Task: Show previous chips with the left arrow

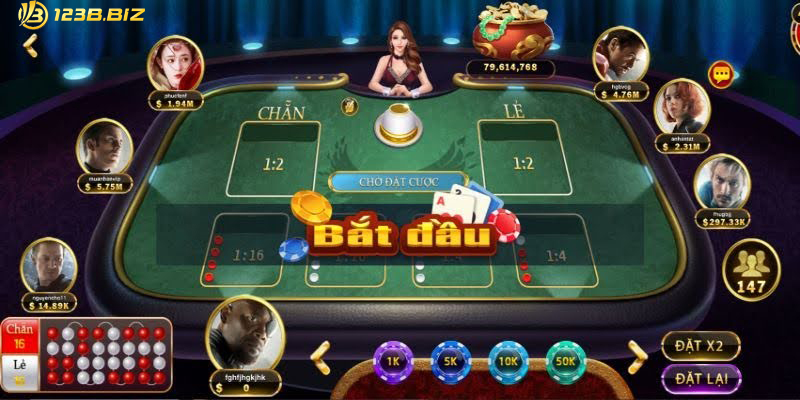Action: (x=321, y=352)
